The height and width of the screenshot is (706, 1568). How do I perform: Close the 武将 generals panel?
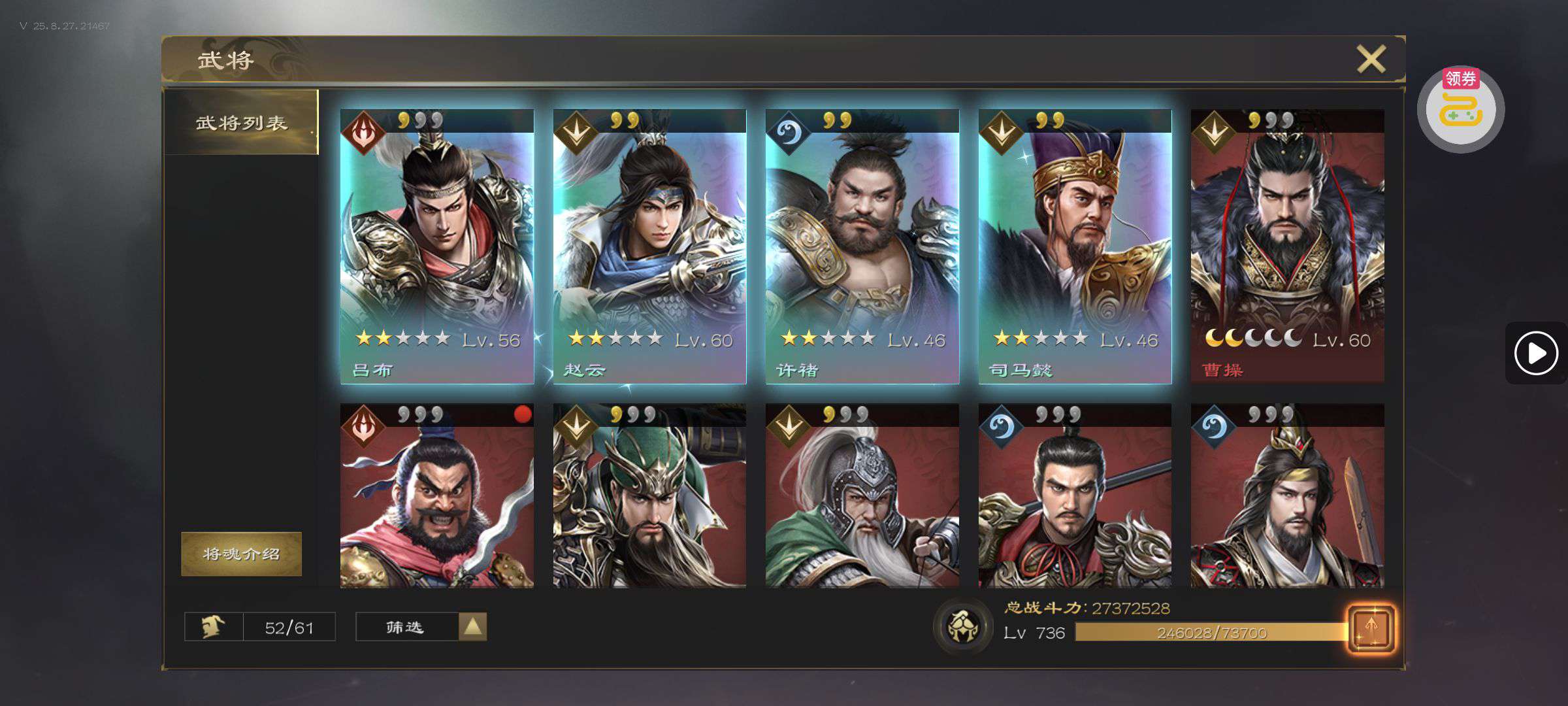tap(1371, 59)
